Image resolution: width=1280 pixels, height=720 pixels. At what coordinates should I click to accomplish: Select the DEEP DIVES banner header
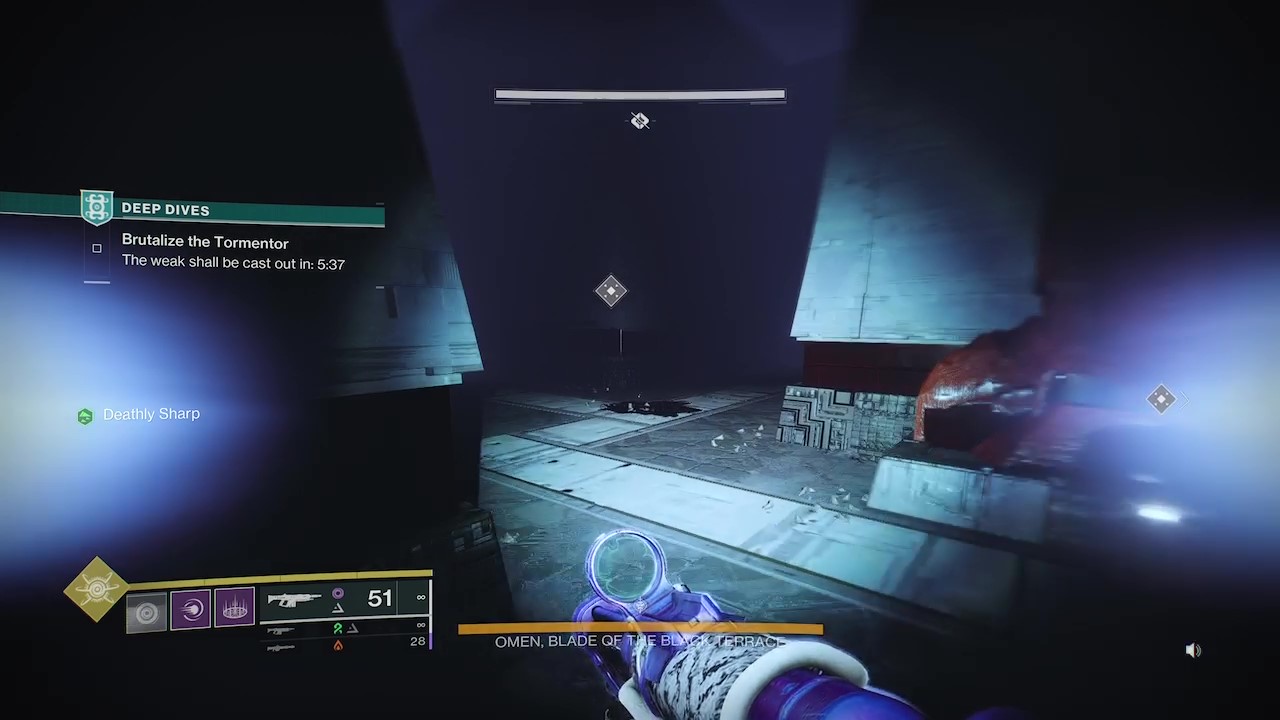165,209
